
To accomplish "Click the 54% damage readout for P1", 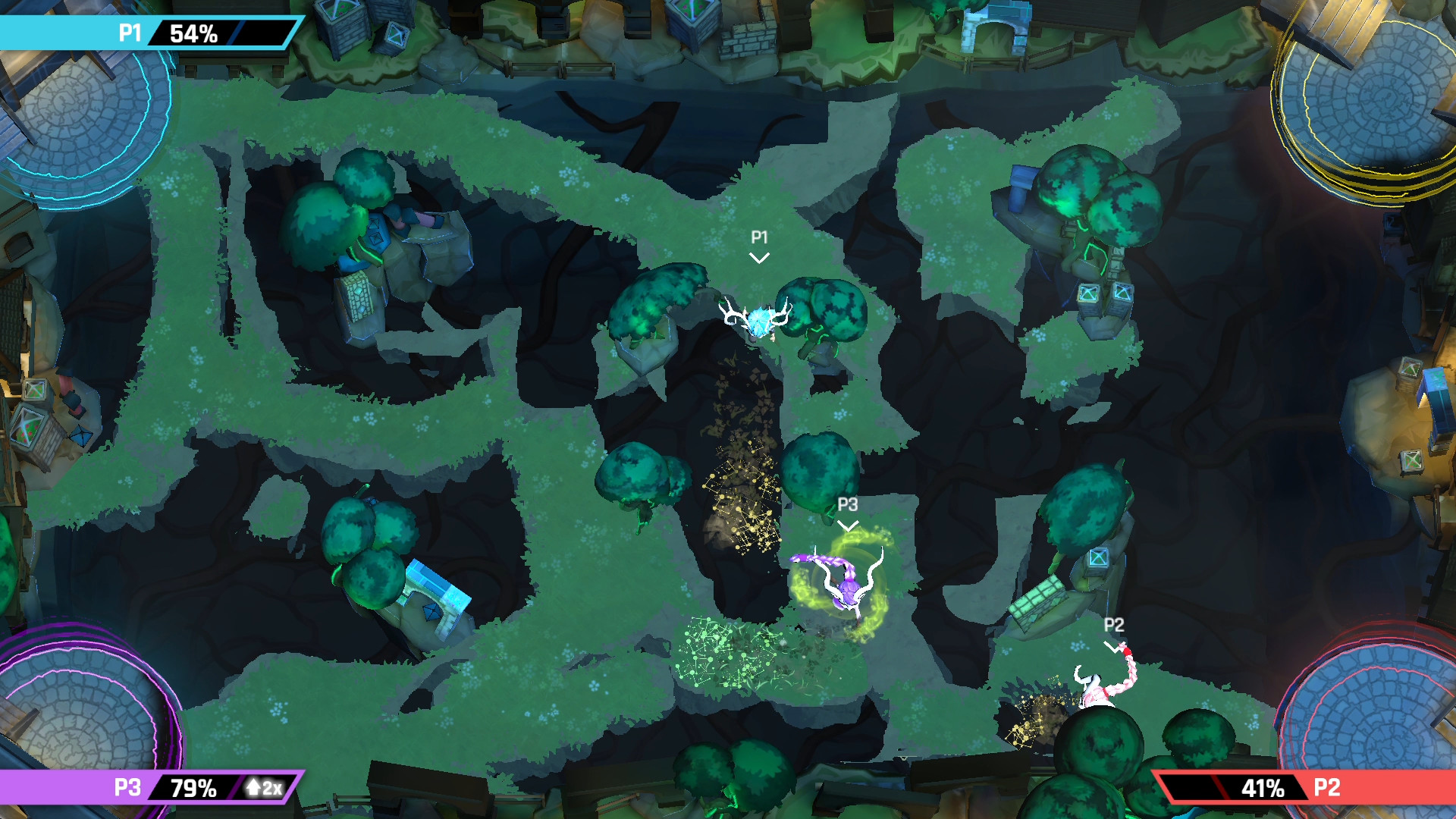I will pyautogui.click(x=193, y=33).
